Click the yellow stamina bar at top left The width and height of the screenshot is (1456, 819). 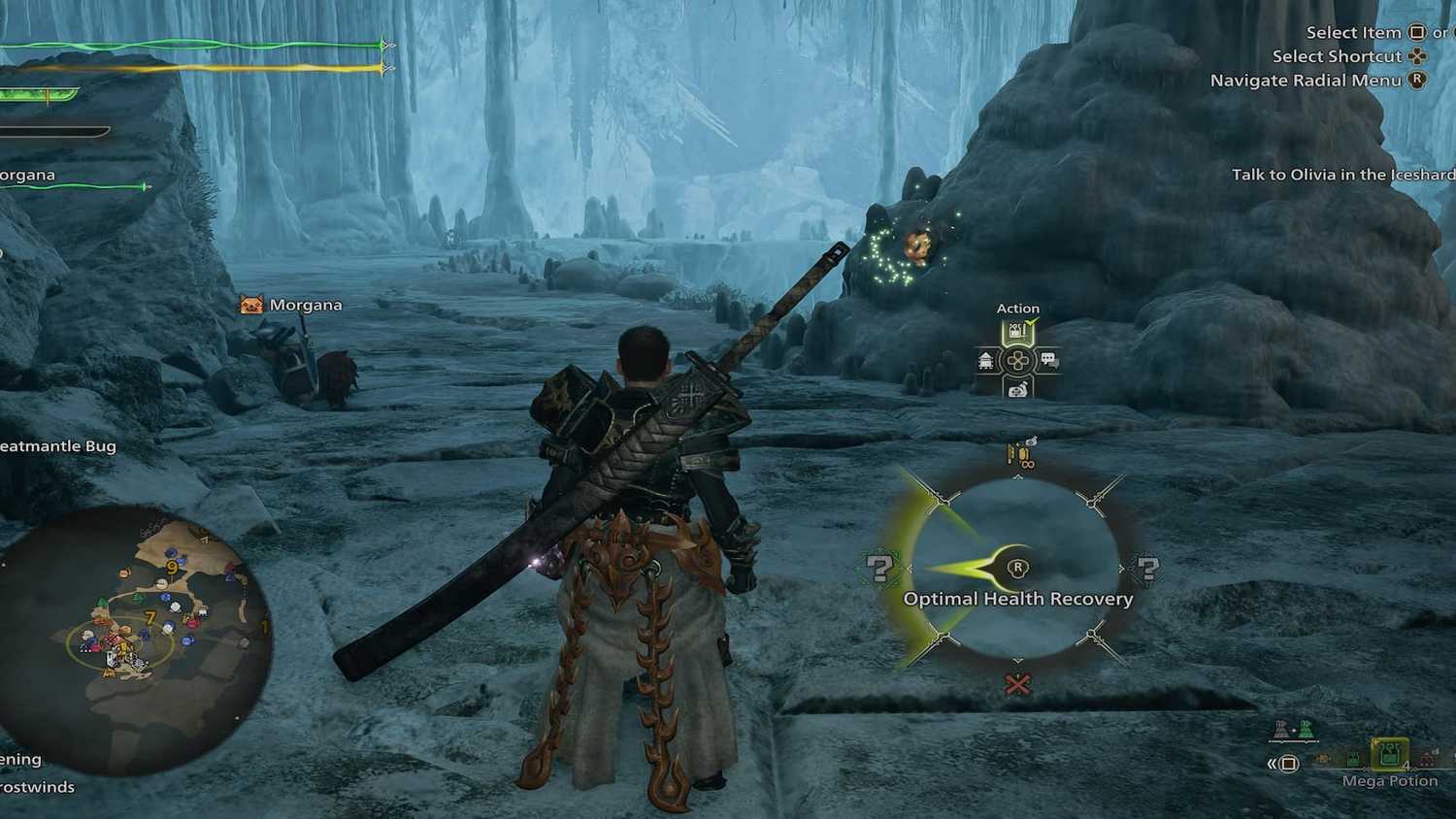194,68
